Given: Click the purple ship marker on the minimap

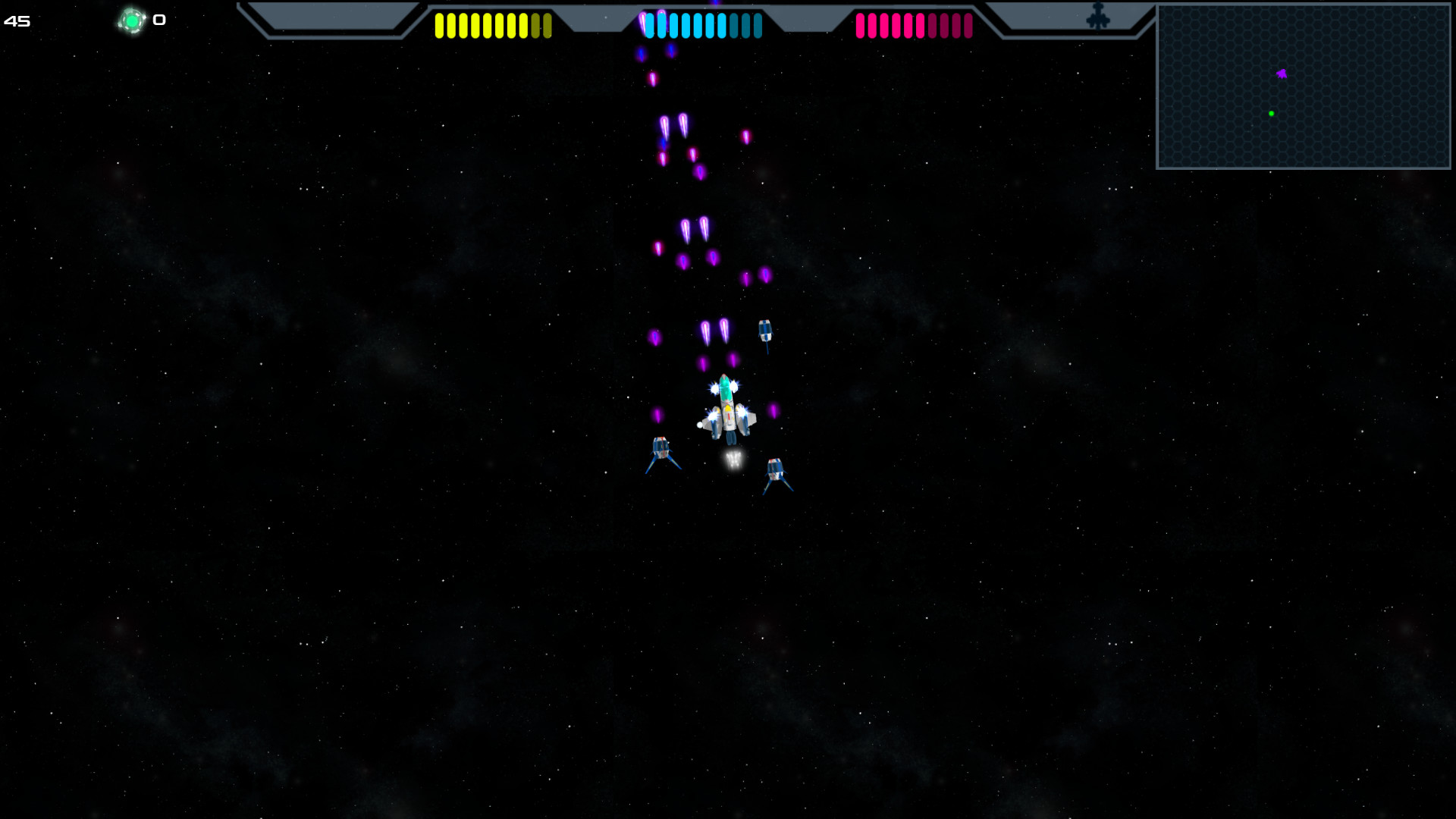Looking at the screenshot, I should 1280,73.
